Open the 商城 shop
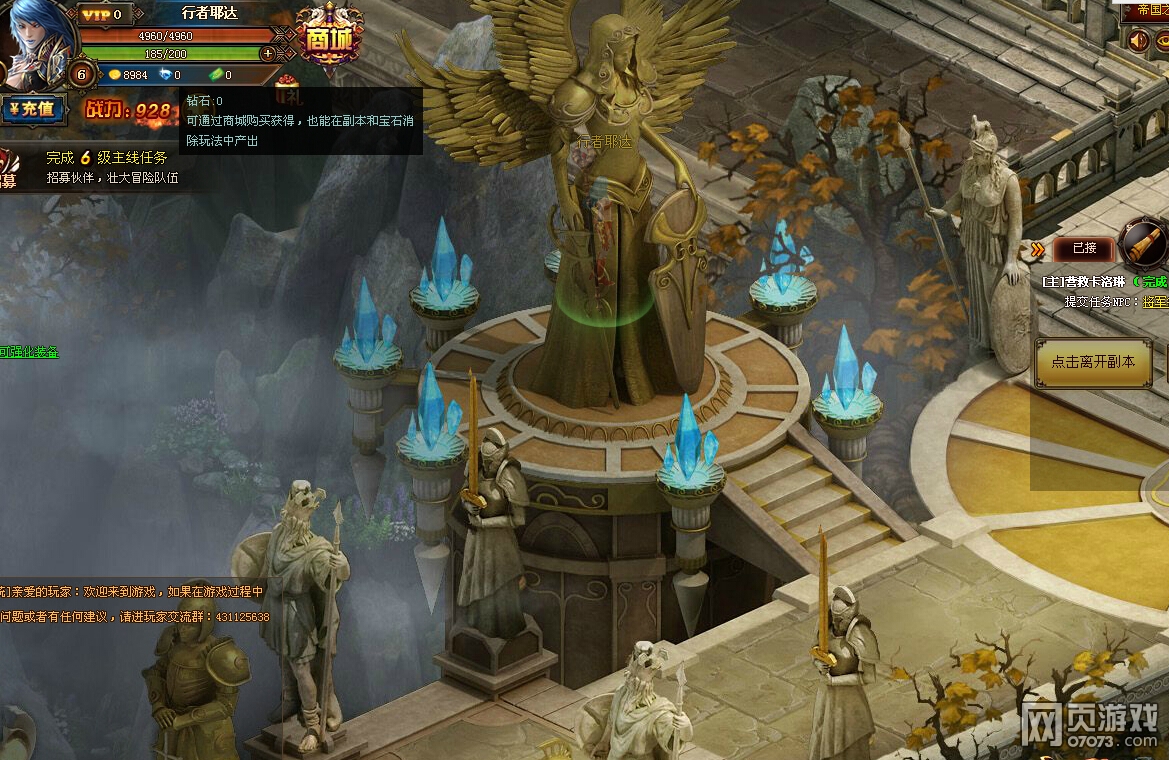This screenshot has height=760, width=1169. pyautogui.click(x=329, y=38)
